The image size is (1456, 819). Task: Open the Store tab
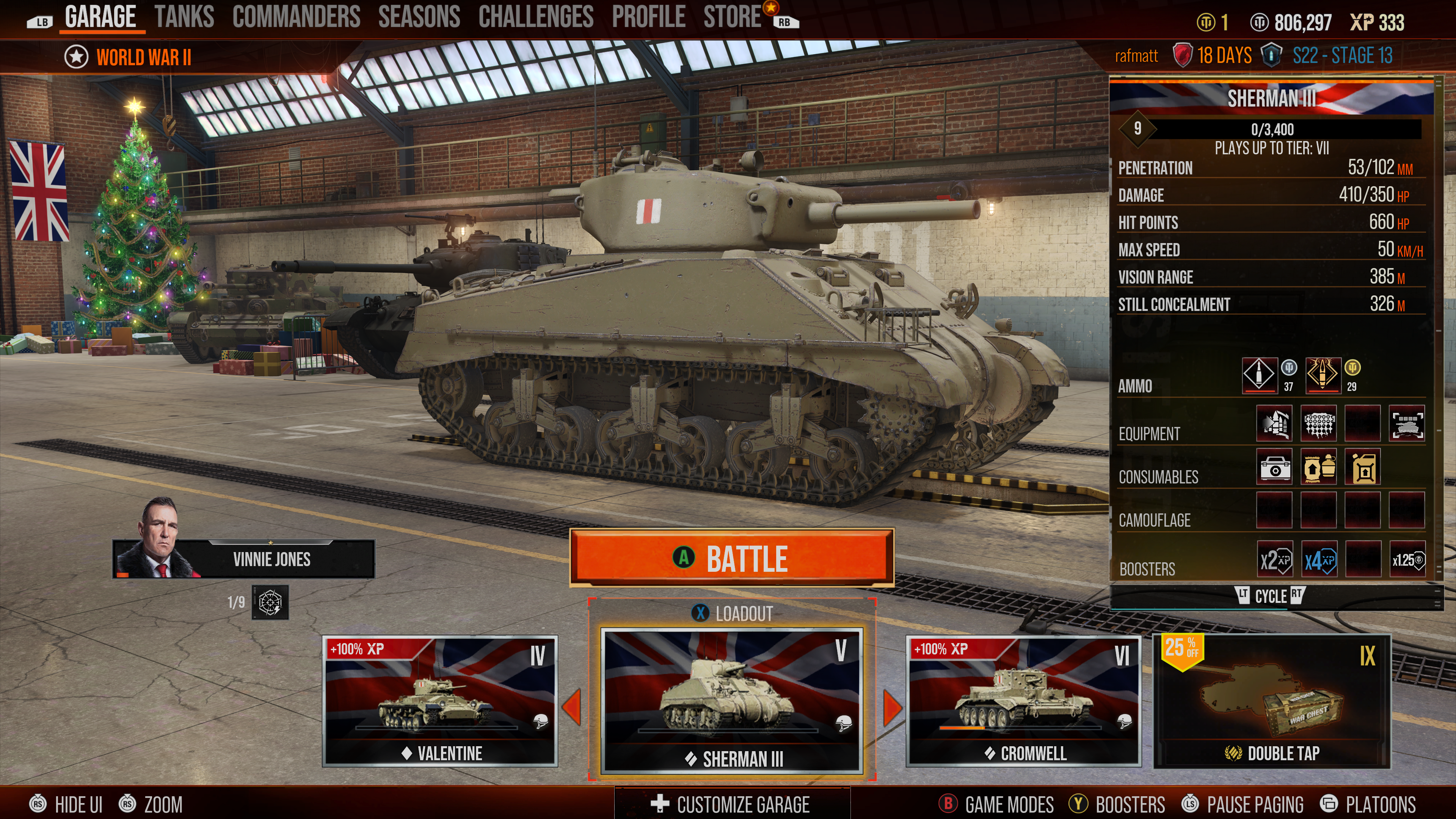[x=732, y=17]
